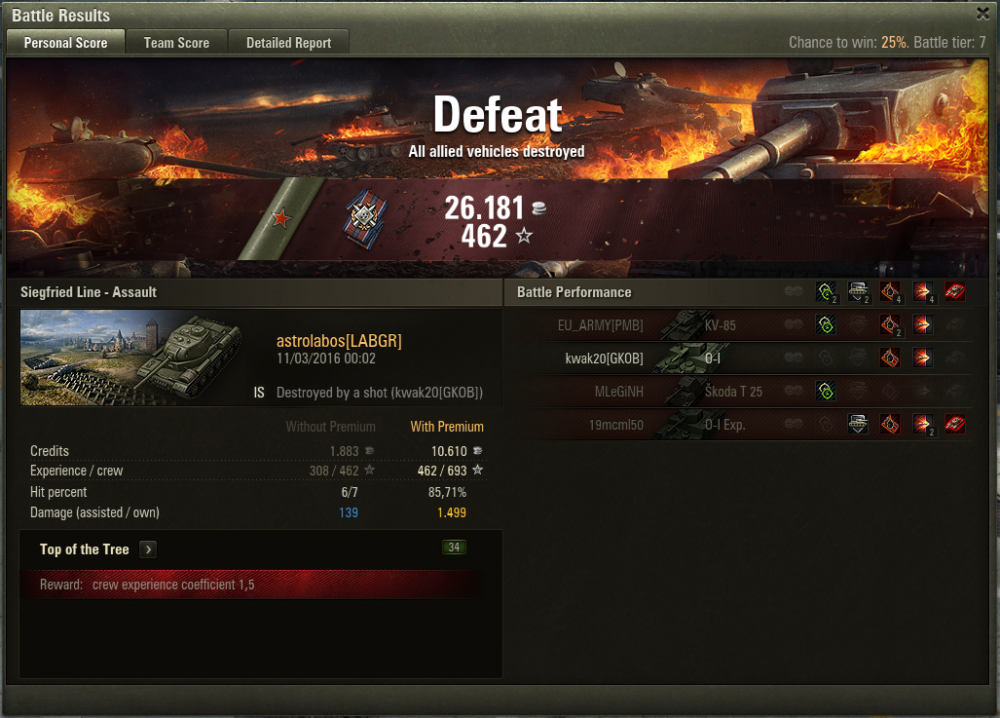Select the Personal Score tab

coord(65,43)
